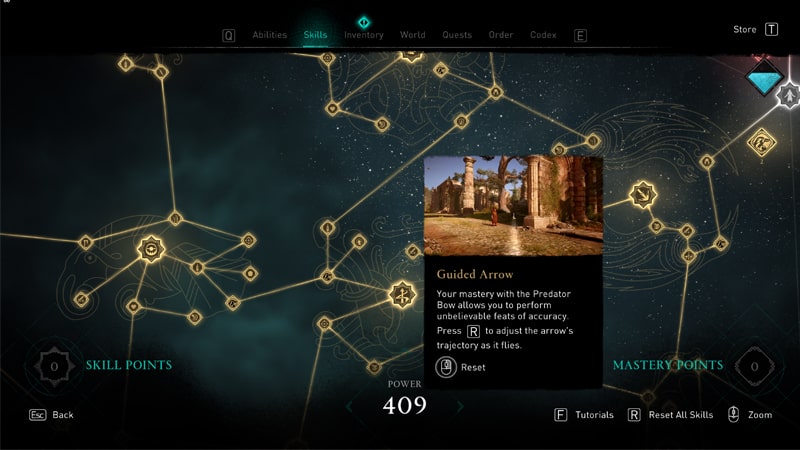Open the Inventory tab
The height and width of the screenshot is (450, 800).
(363, 35)
